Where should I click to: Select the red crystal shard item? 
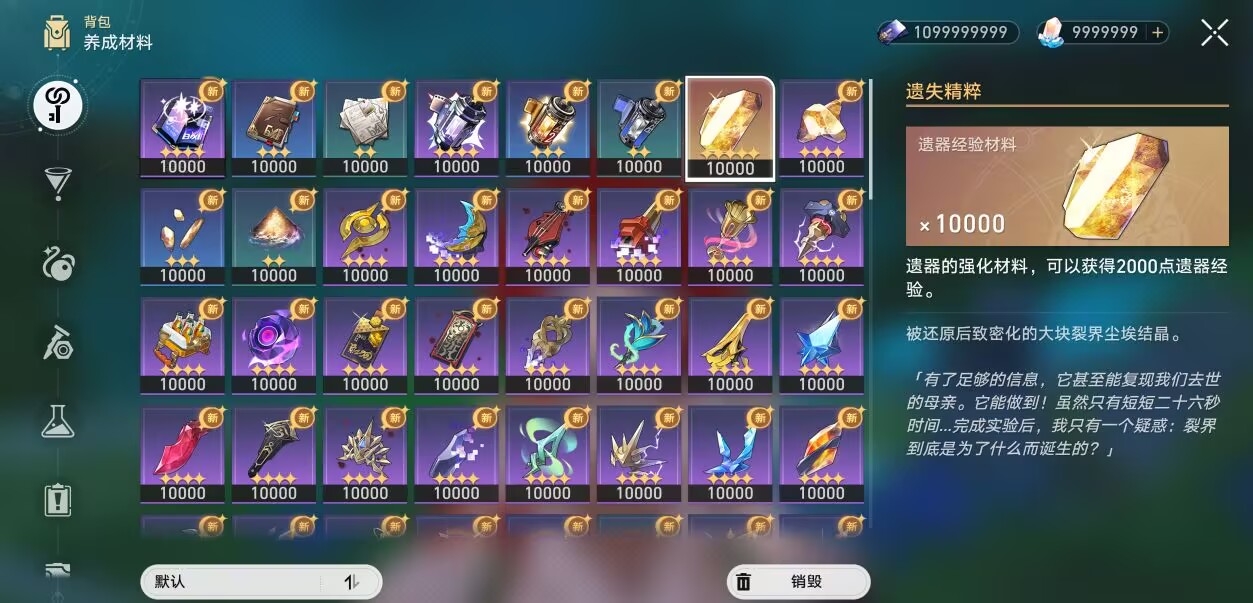183,455
